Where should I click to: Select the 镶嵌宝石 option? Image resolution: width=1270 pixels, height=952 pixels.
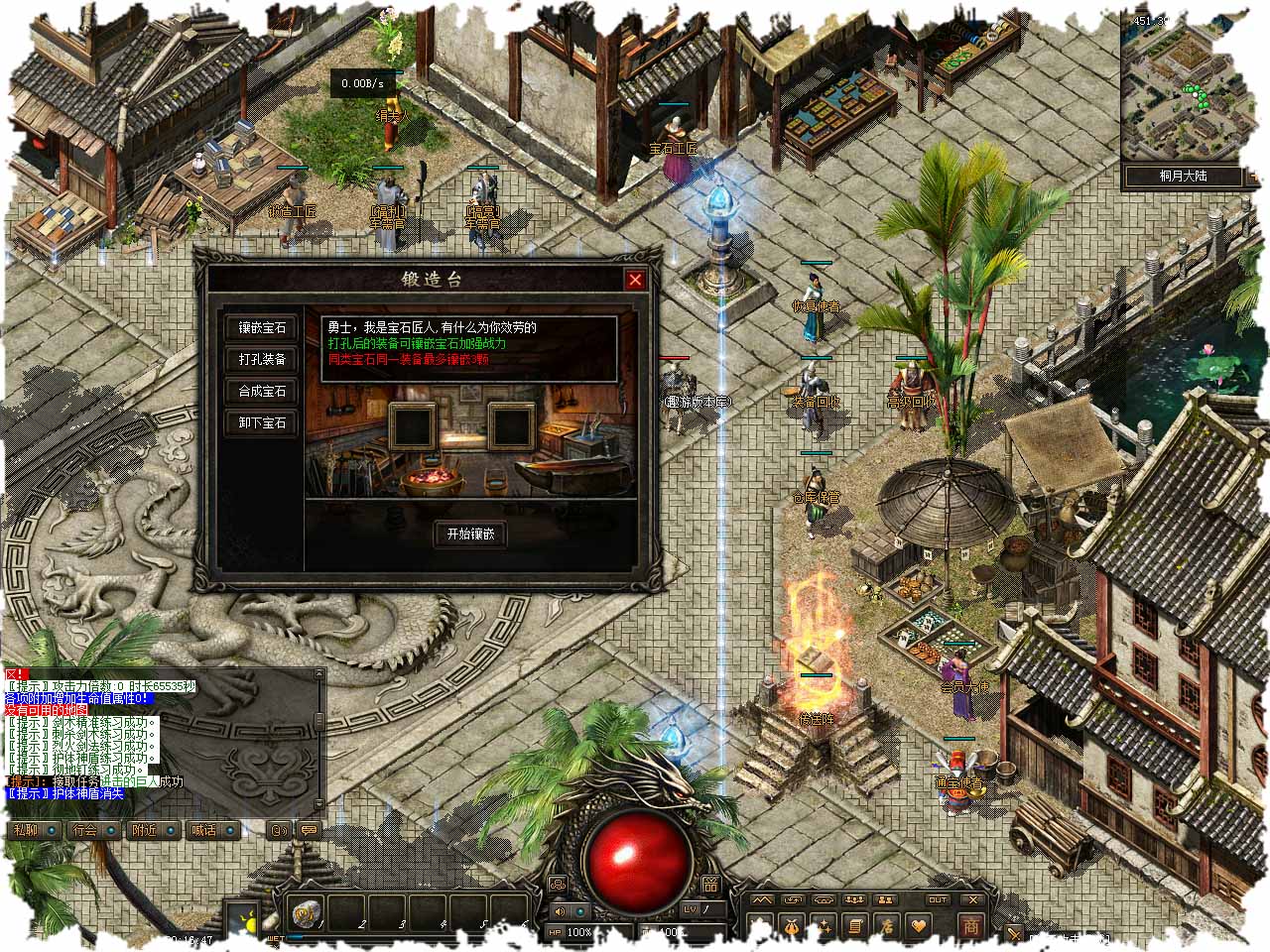point(262,327)
